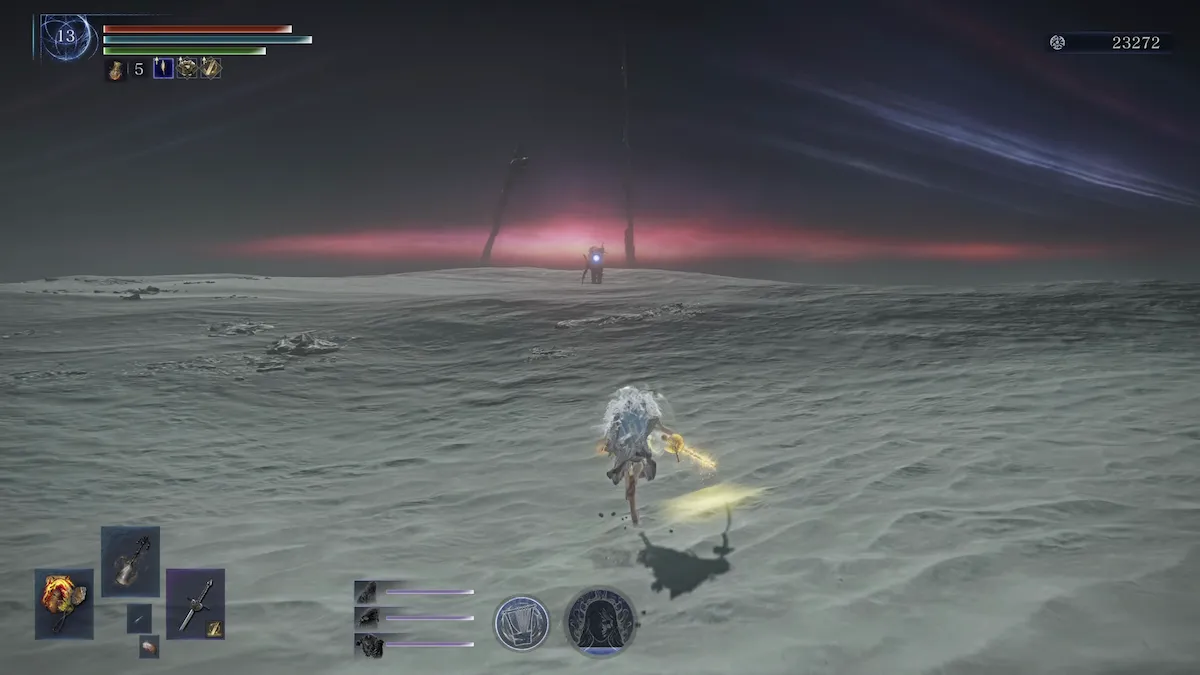Activate the circular lyre-shaped skill icon
The height and width of the screenshot is (675, 1200).
521,622
